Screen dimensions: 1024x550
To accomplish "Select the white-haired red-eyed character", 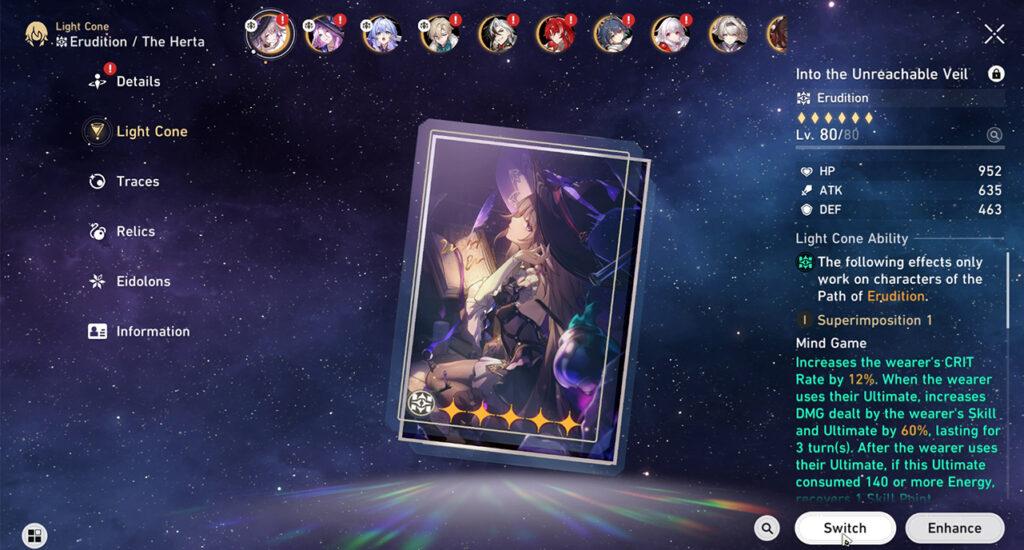I will (671, 33).
